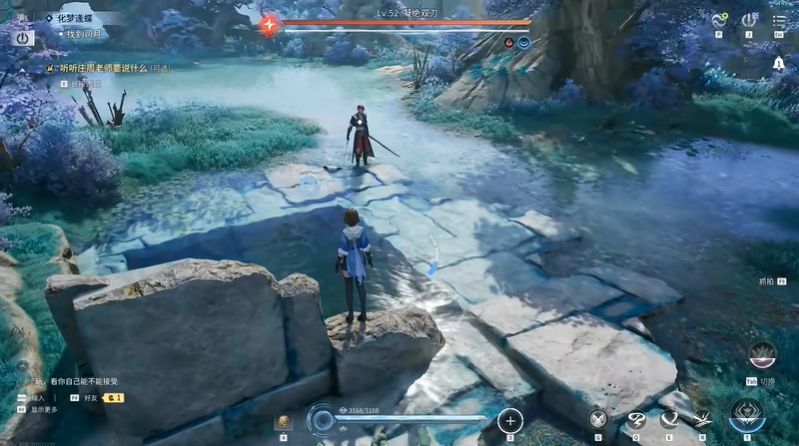Click the power-symbol icon under the quest title

point(23,37)
